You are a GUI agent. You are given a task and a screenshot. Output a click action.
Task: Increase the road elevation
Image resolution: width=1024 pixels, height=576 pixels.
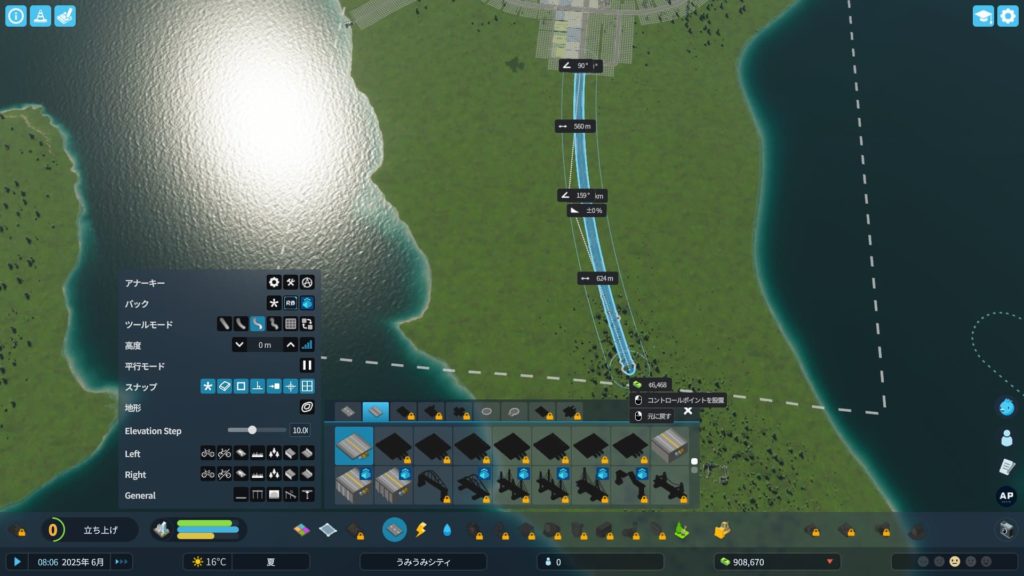[x=290, y=344]
